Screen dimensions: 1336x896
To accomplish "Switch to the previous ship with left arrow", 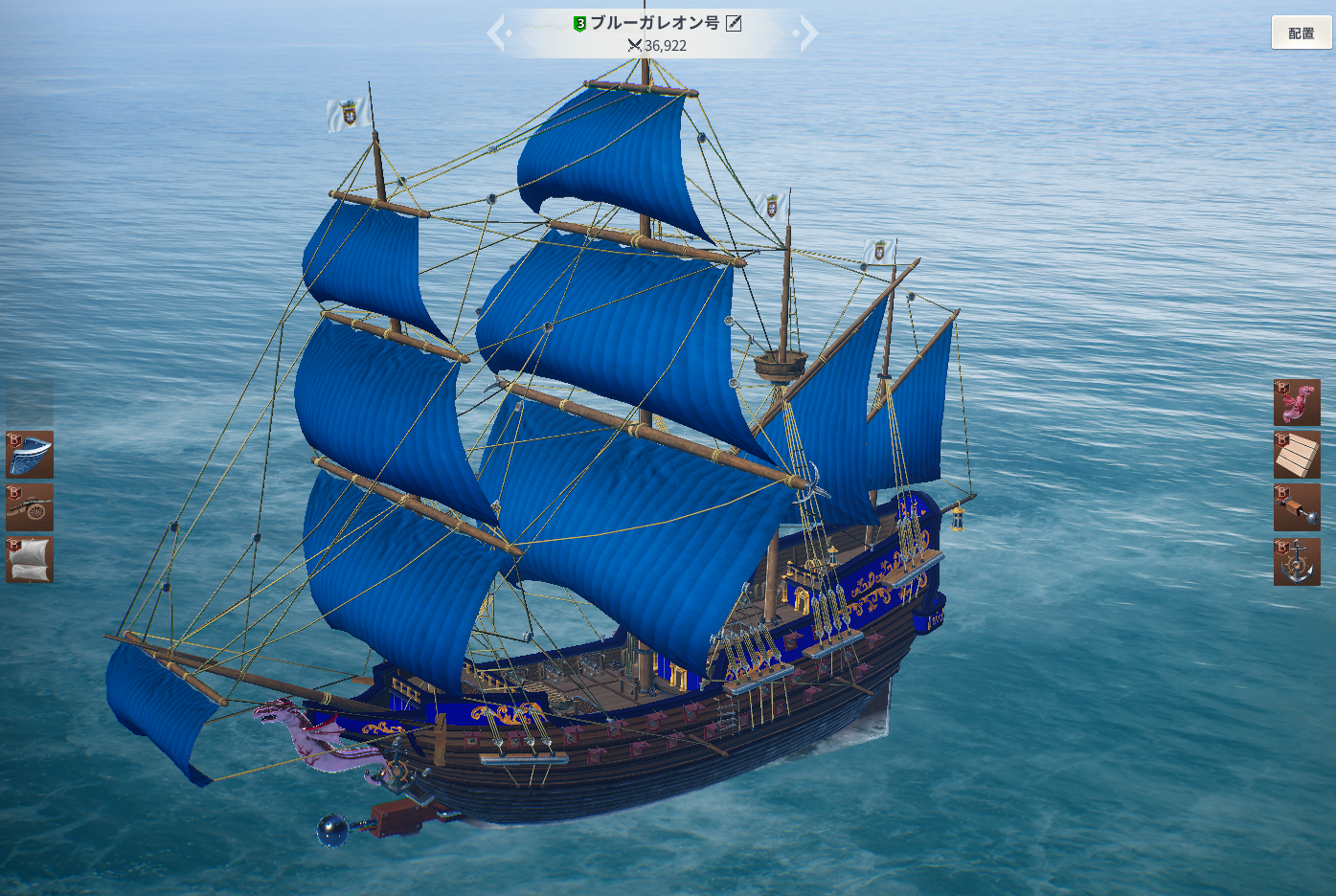I will pyautogui.click(x=496, y=34).
